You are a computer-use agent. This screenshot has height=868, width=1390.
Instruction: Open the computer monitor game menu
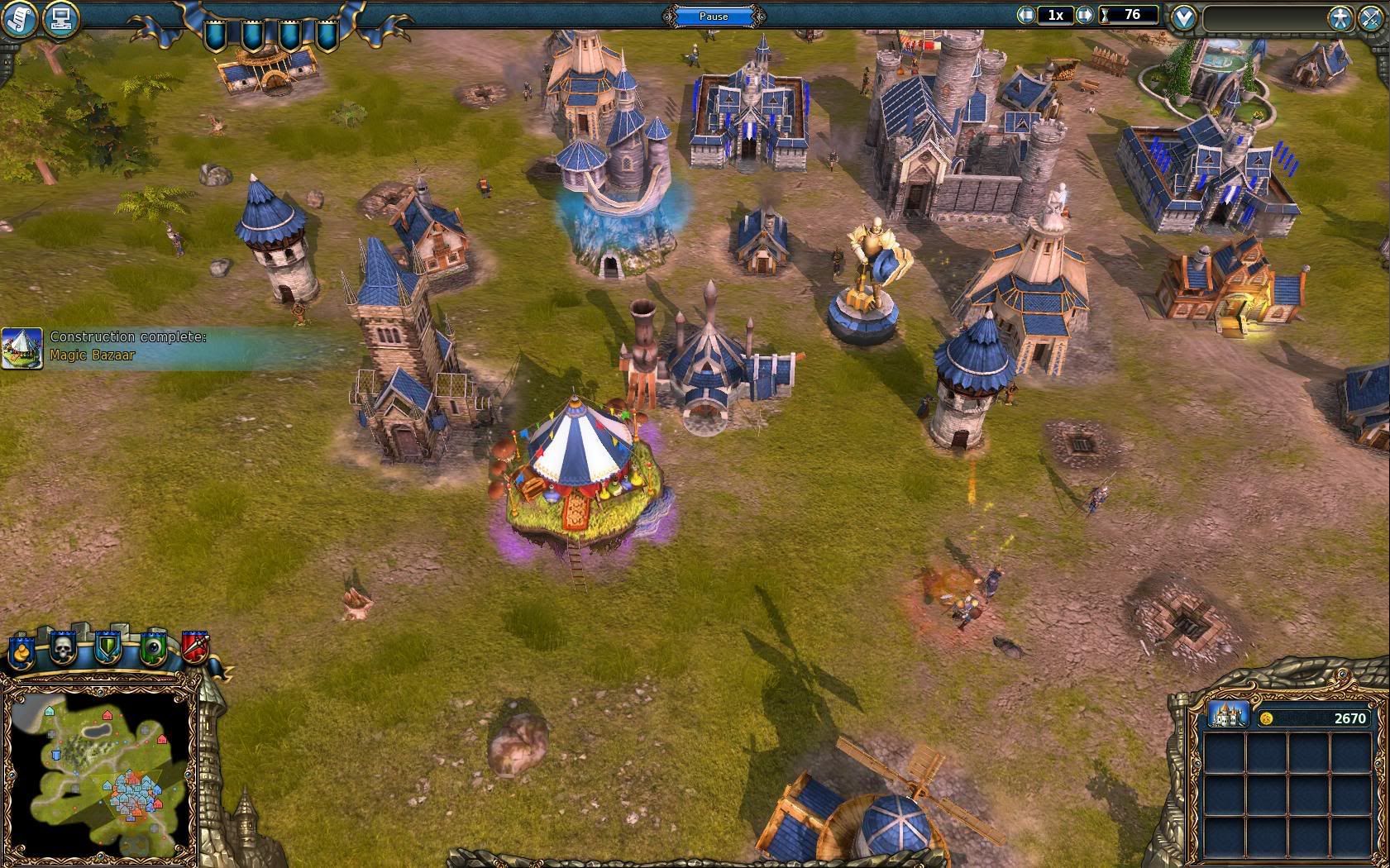pos(60,18)
